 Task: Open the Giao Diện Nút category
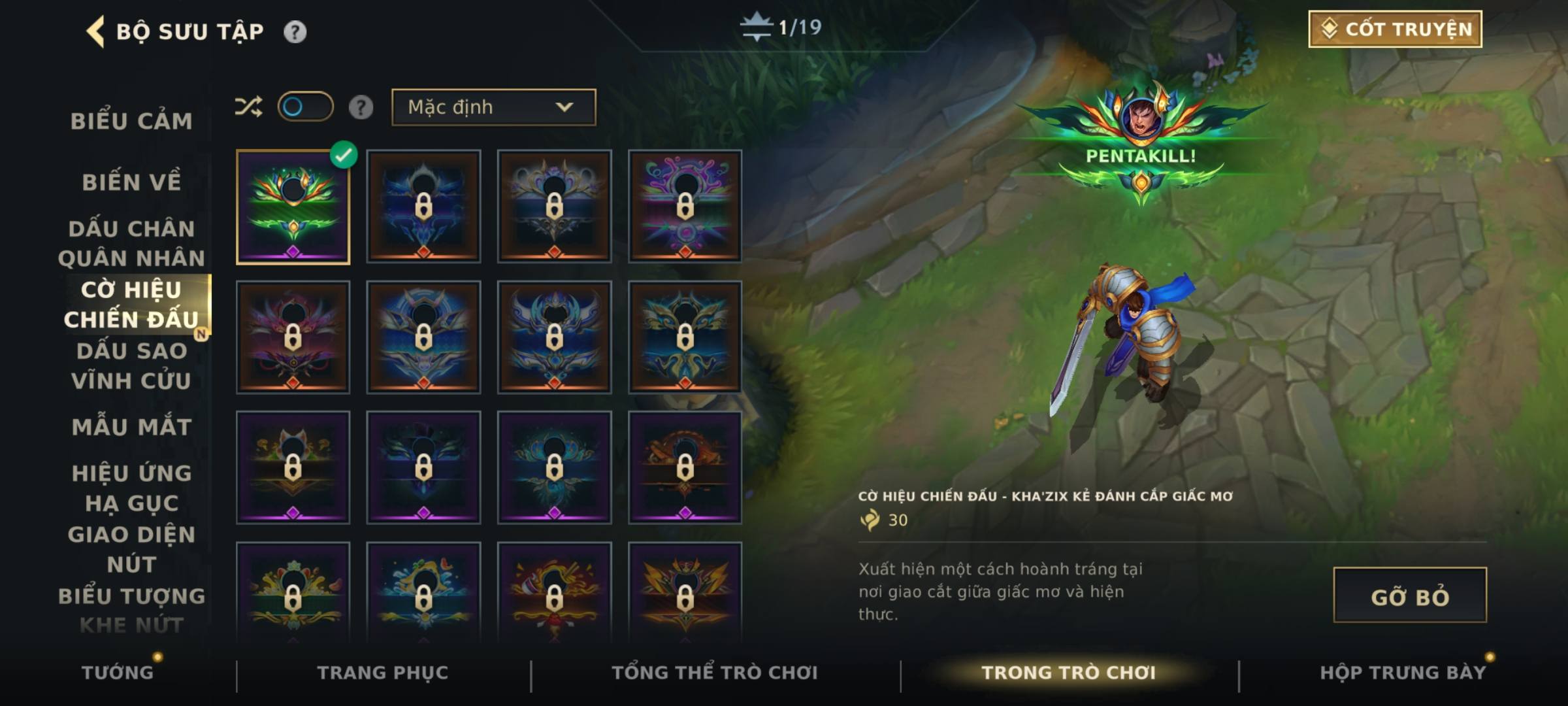132,549
